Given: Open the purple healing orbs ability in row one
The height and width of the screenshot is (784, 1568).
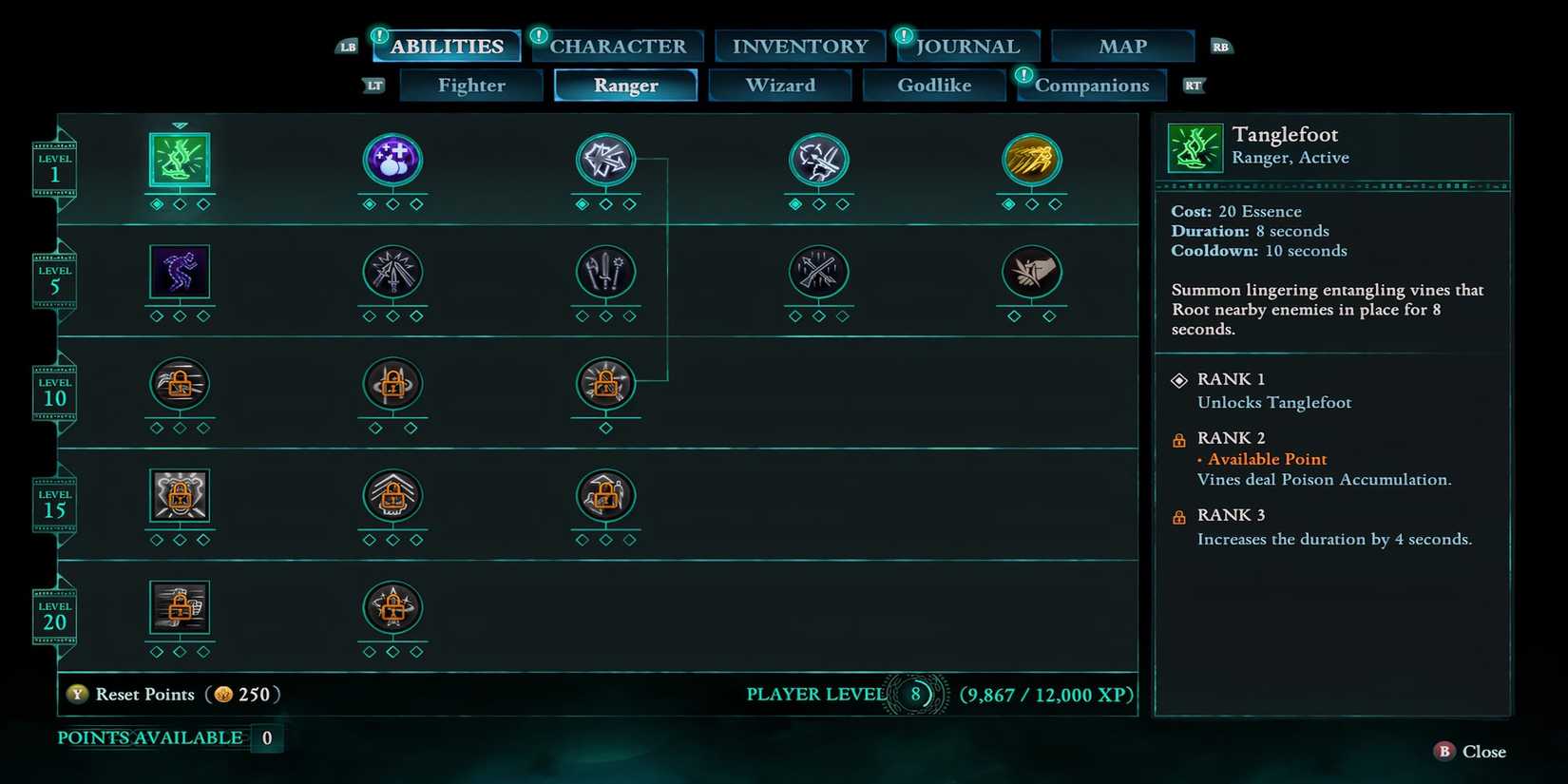Looking at the screenshot, I should coord(392,162).
